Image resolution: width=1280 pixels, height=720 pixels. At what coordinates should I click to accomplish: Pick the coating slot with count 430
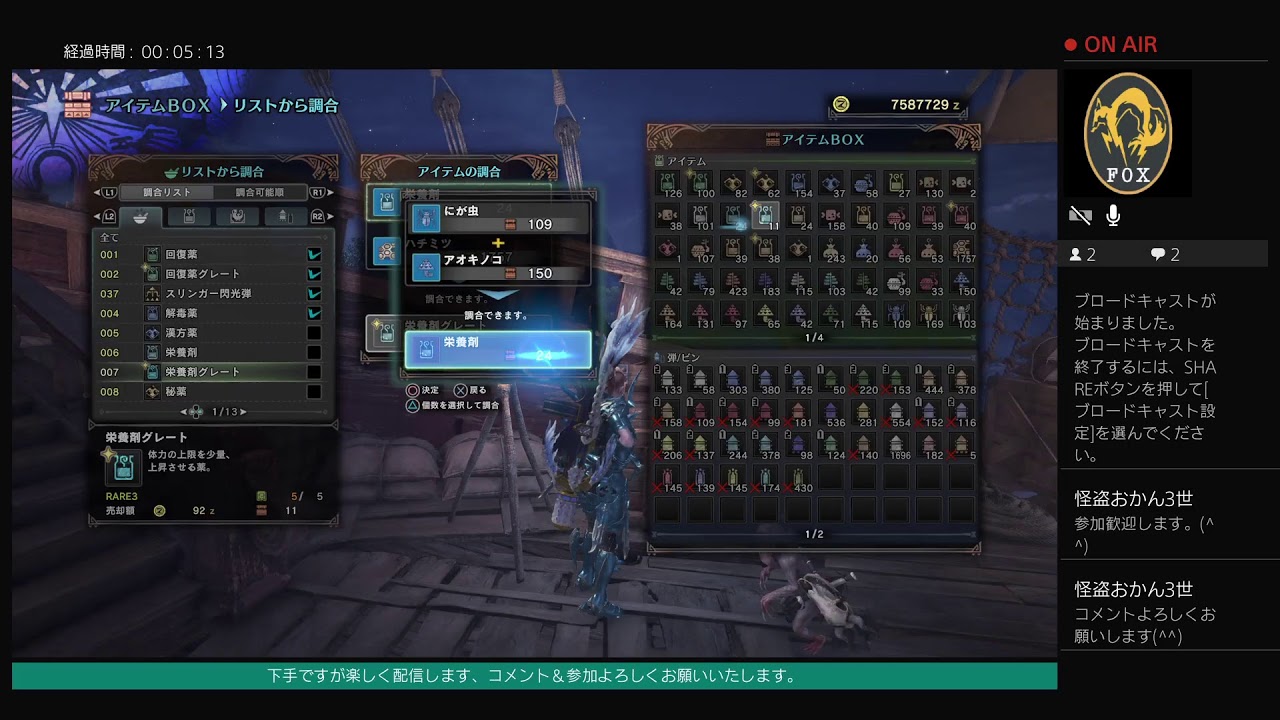point(798,478)
